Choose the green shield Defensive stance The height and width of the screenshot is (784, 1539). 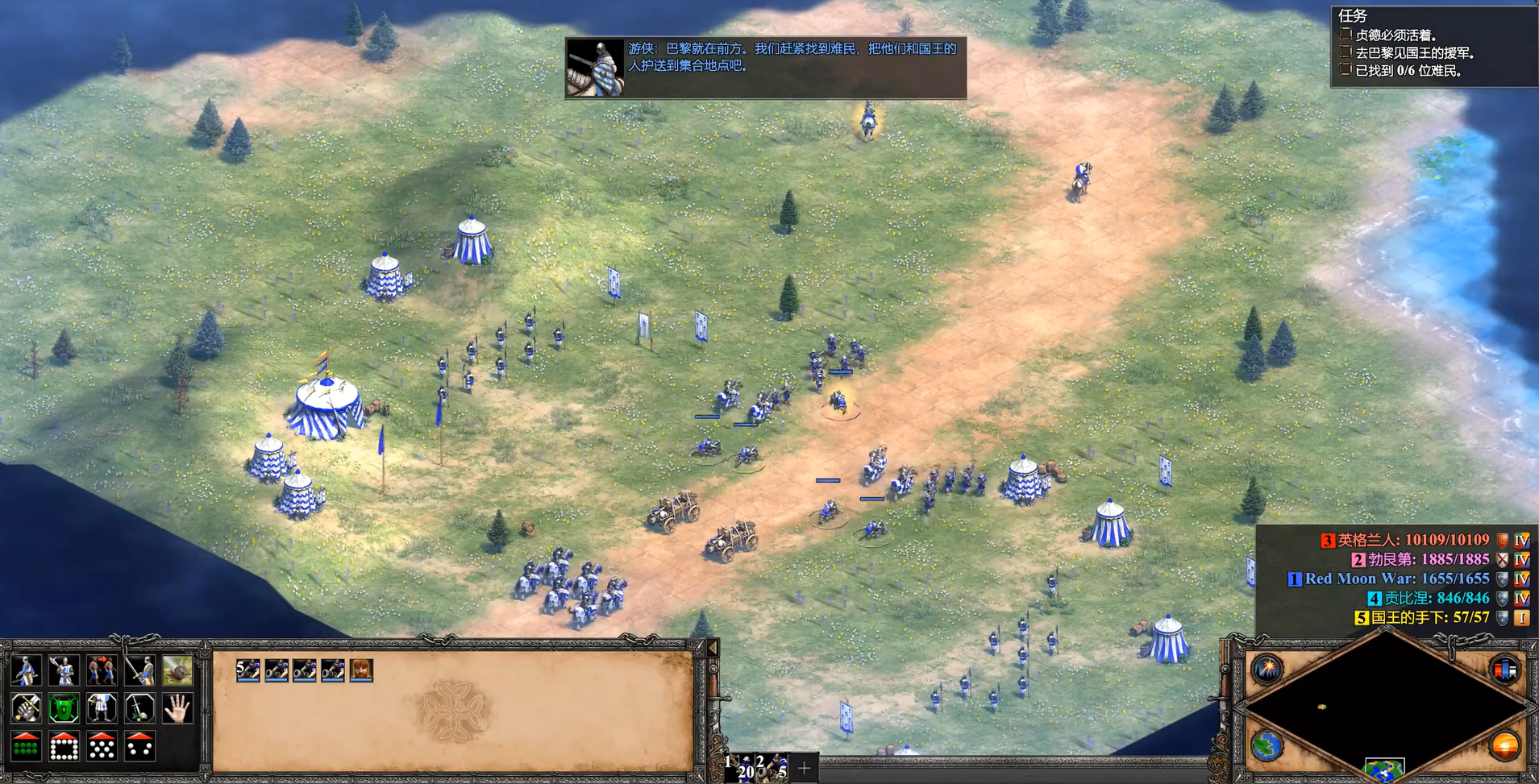[x=64, y=709]
